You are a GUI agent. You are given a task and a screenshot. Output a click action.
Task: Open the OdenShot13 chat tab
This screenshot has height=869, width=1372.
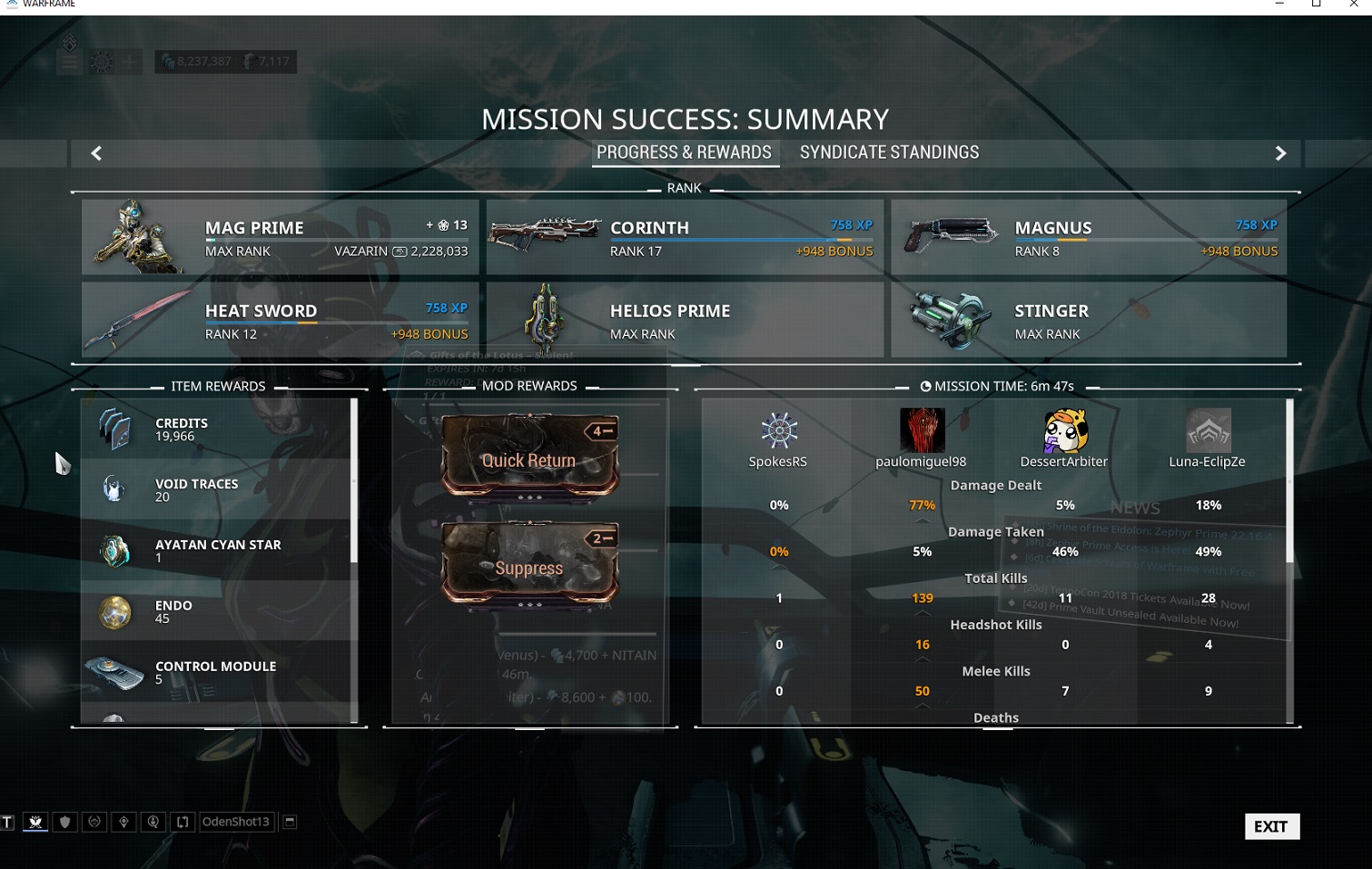point(235,822)
